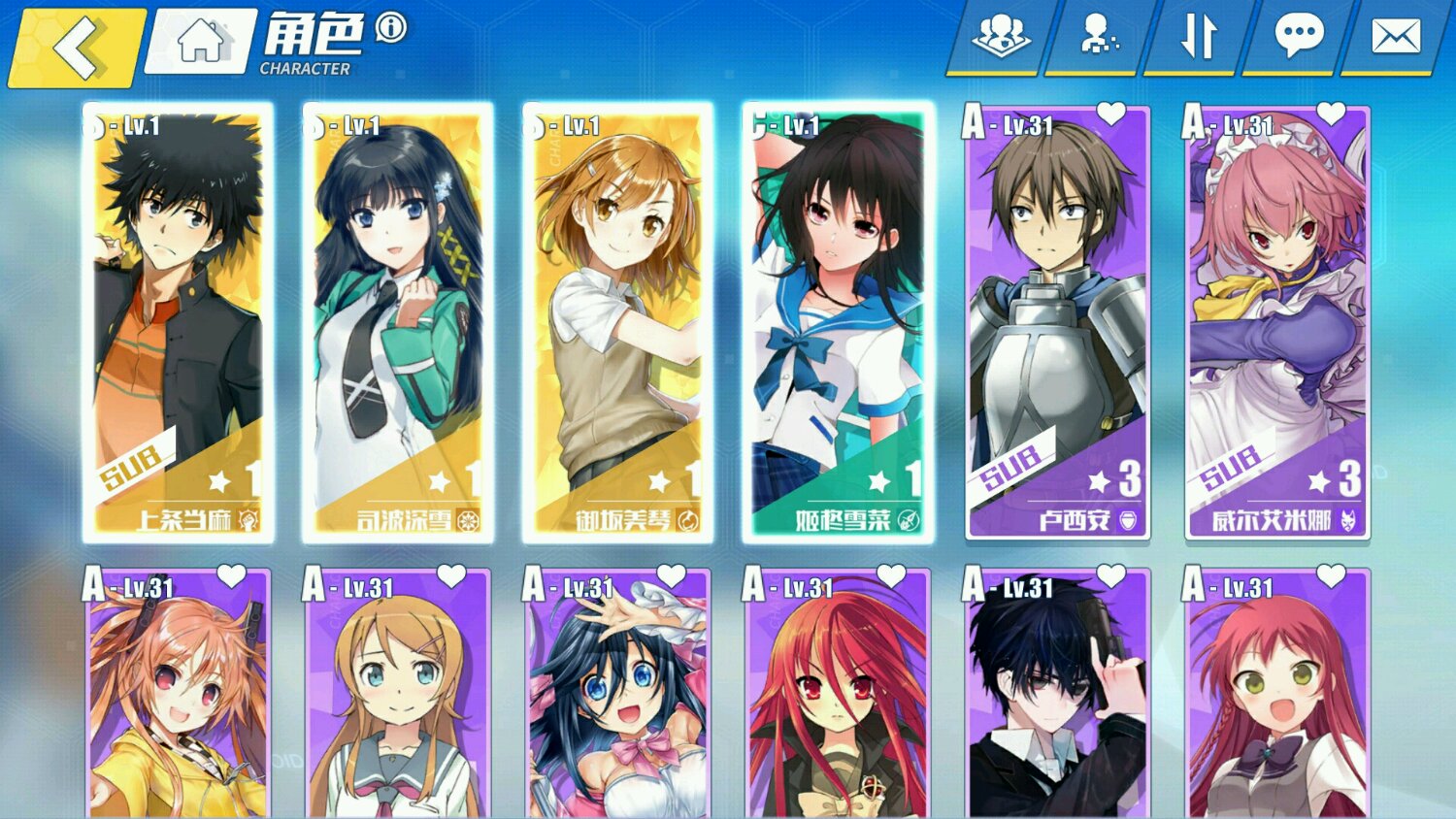Image resolution: width=1456 pixels, height=819 pixels.
Task: Open the black-haired boy with pistol card
Action: 1058,694
